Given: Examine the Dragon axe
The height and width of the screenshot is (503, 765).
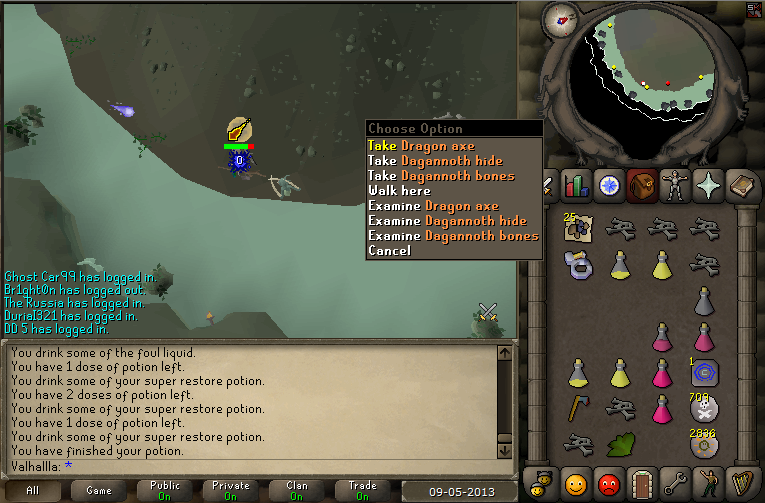Looking at the screenshot, I should (432, 206).
